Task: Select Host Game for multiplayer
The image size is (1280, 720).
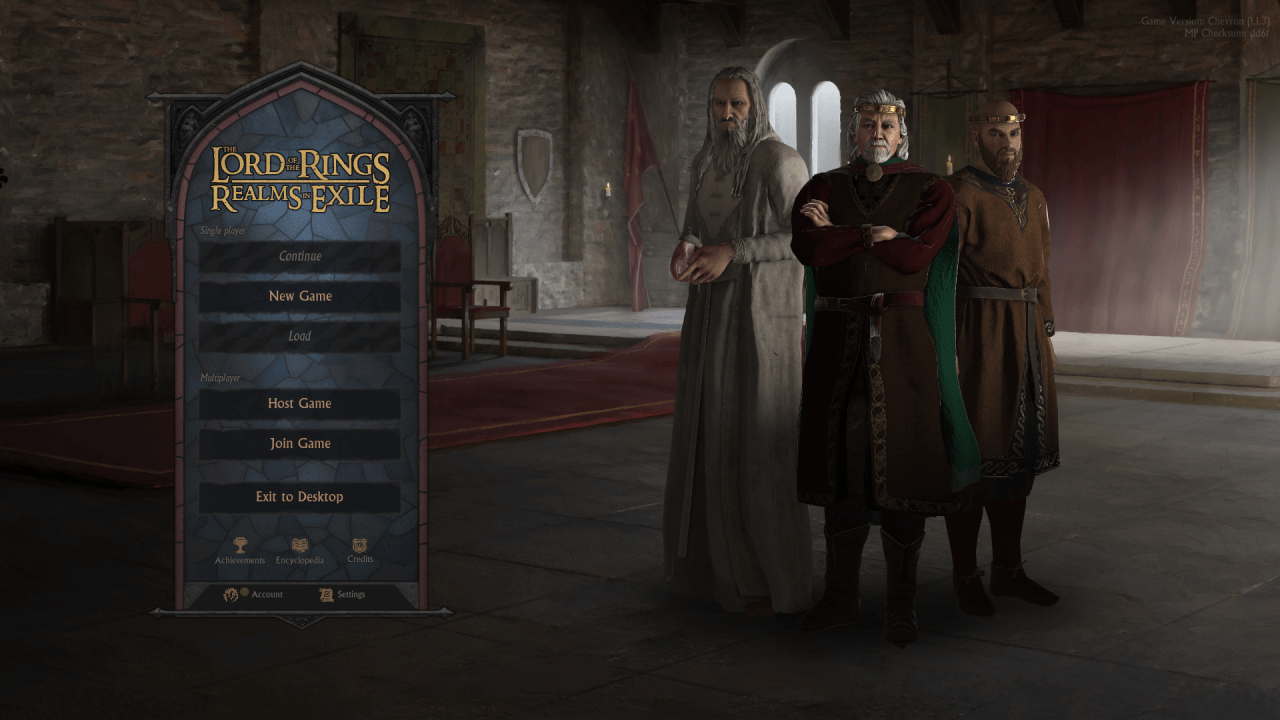Action: point(300,403)
